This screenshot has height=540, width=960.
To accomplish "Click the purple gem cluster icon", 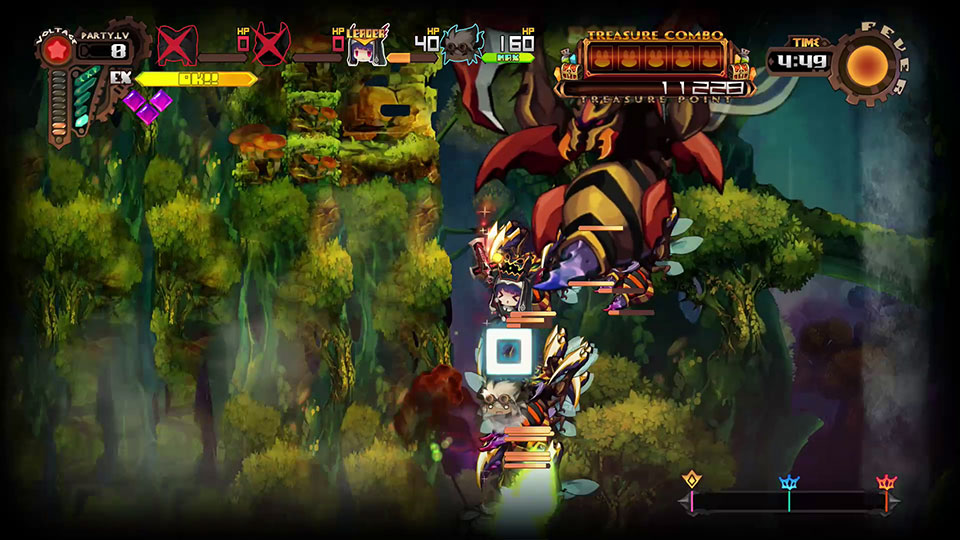I will [146, 105].
